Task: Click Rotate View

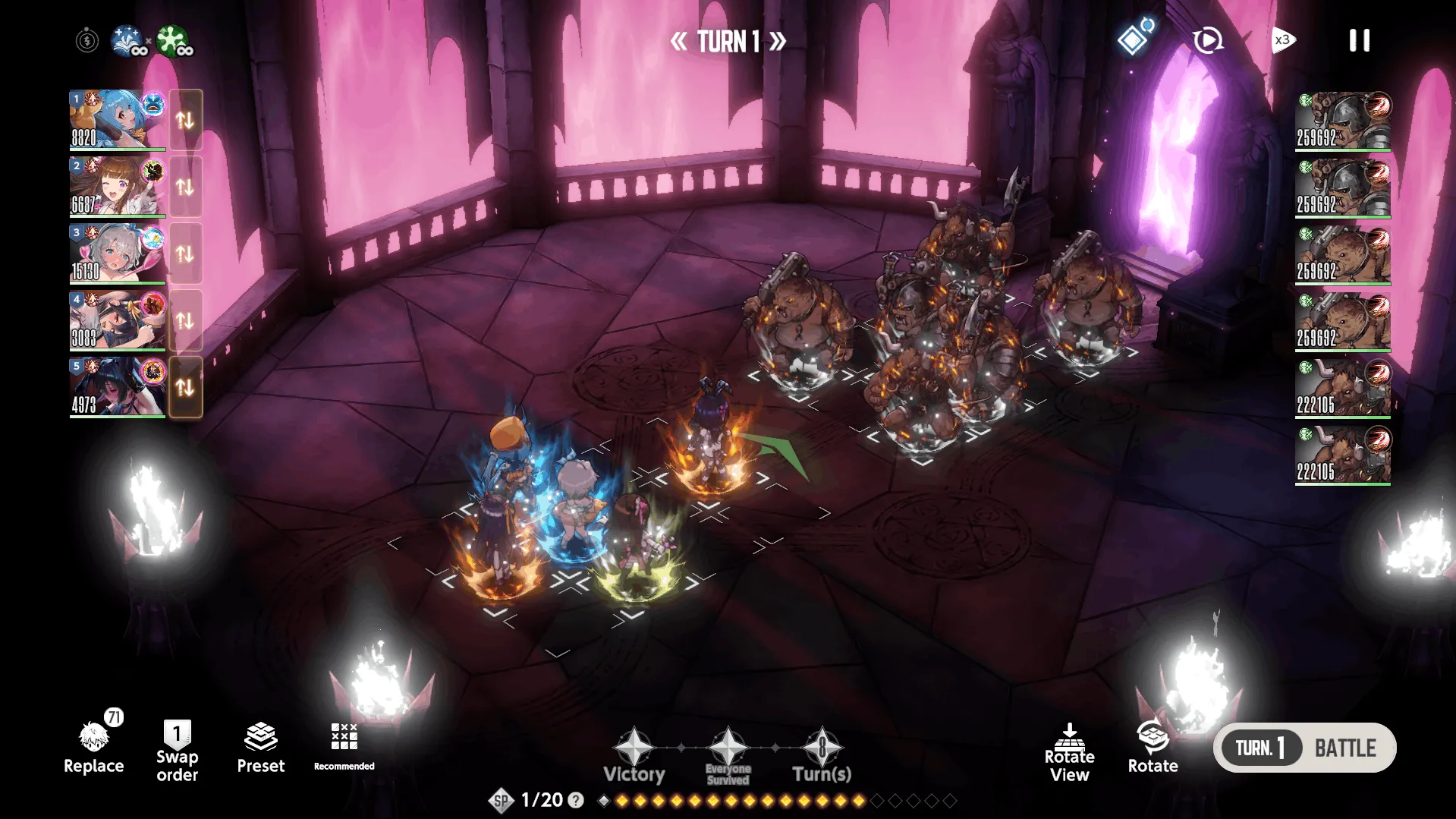Action: pyautogui.click(x=1069, y=752)
